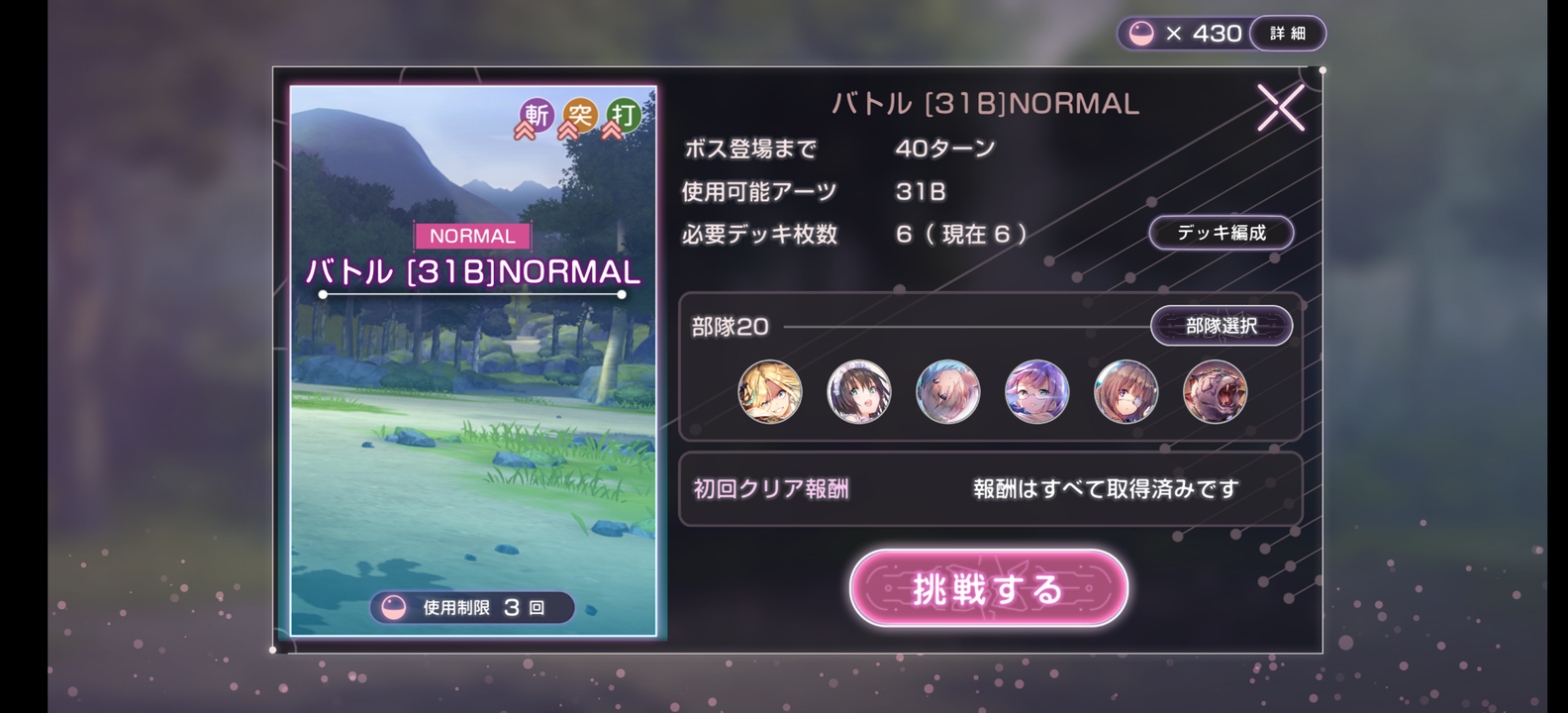
Task: Select the brown-haired eyepatch character portrait
Action: tap(1126, 391)
